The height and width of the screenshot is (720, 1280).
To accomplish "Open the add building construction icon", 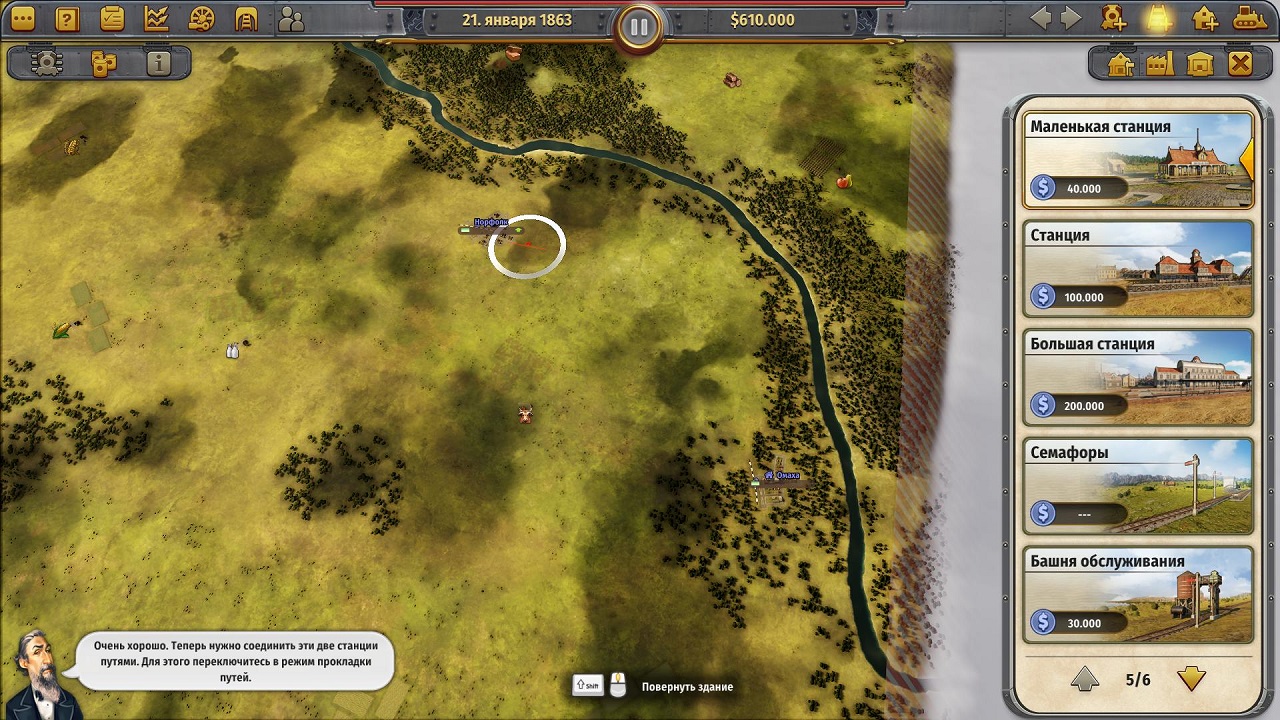I will (x=1203, y=18).
